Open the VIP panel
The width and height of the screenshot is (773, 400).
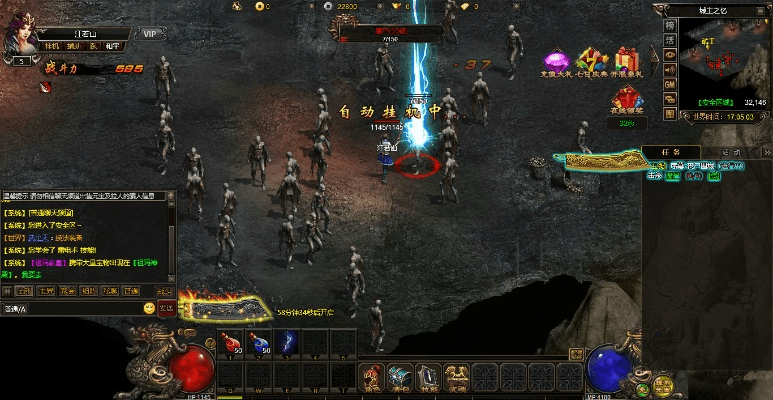click(x=150, y=33)
